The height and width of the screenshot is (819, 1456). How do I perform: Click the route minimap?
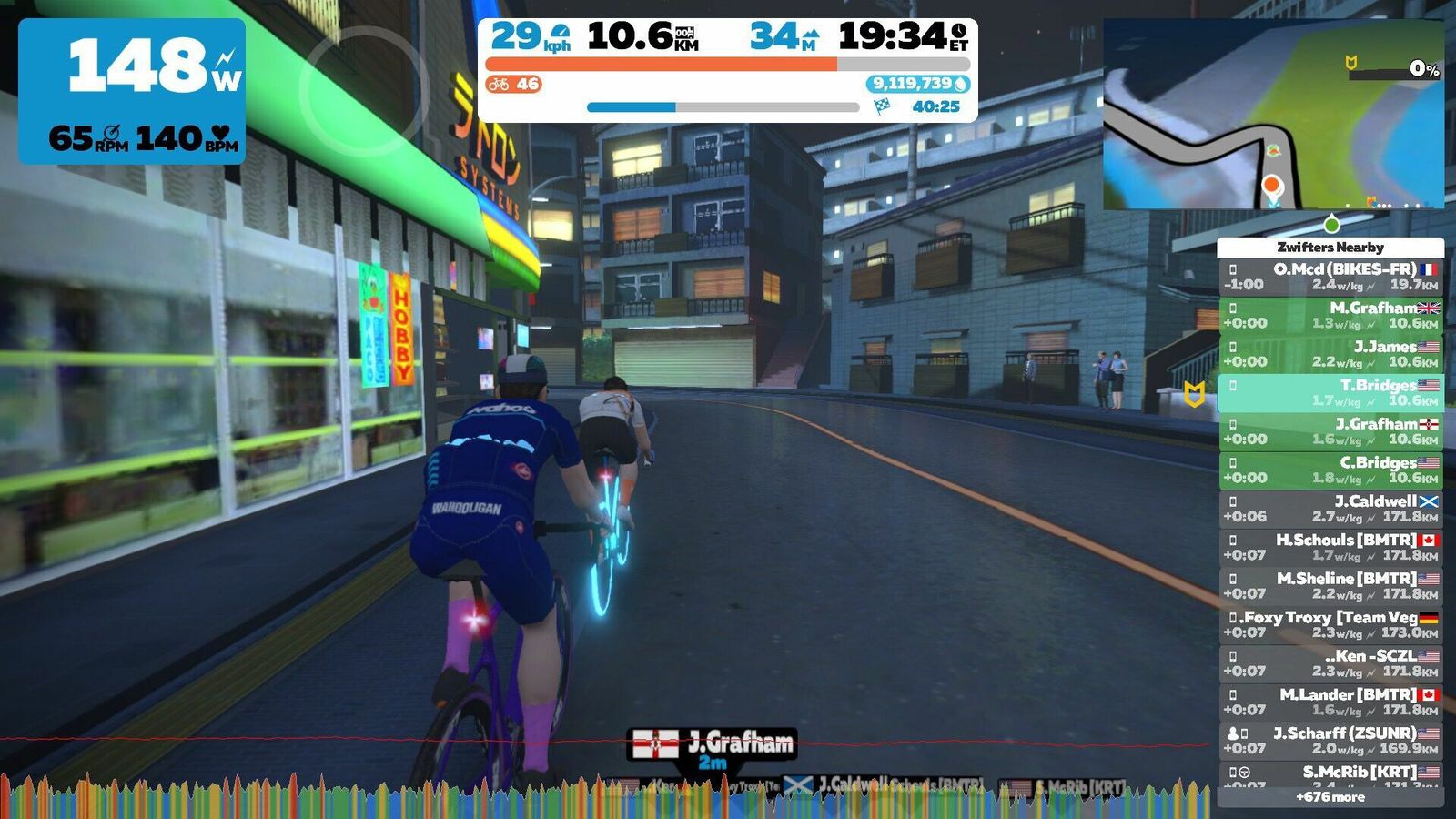click(1273, 115)
